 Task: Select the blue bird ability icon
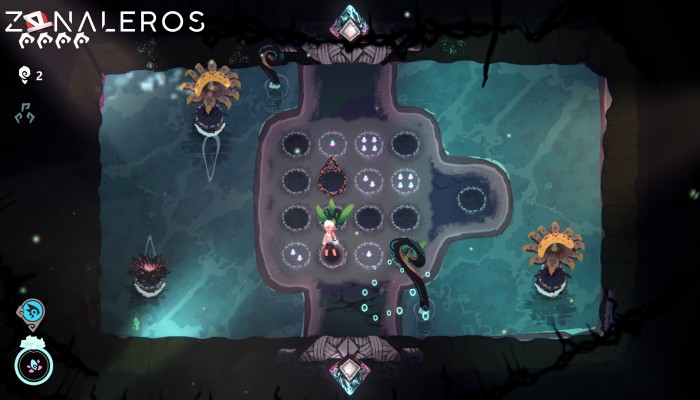click(31, 313)
